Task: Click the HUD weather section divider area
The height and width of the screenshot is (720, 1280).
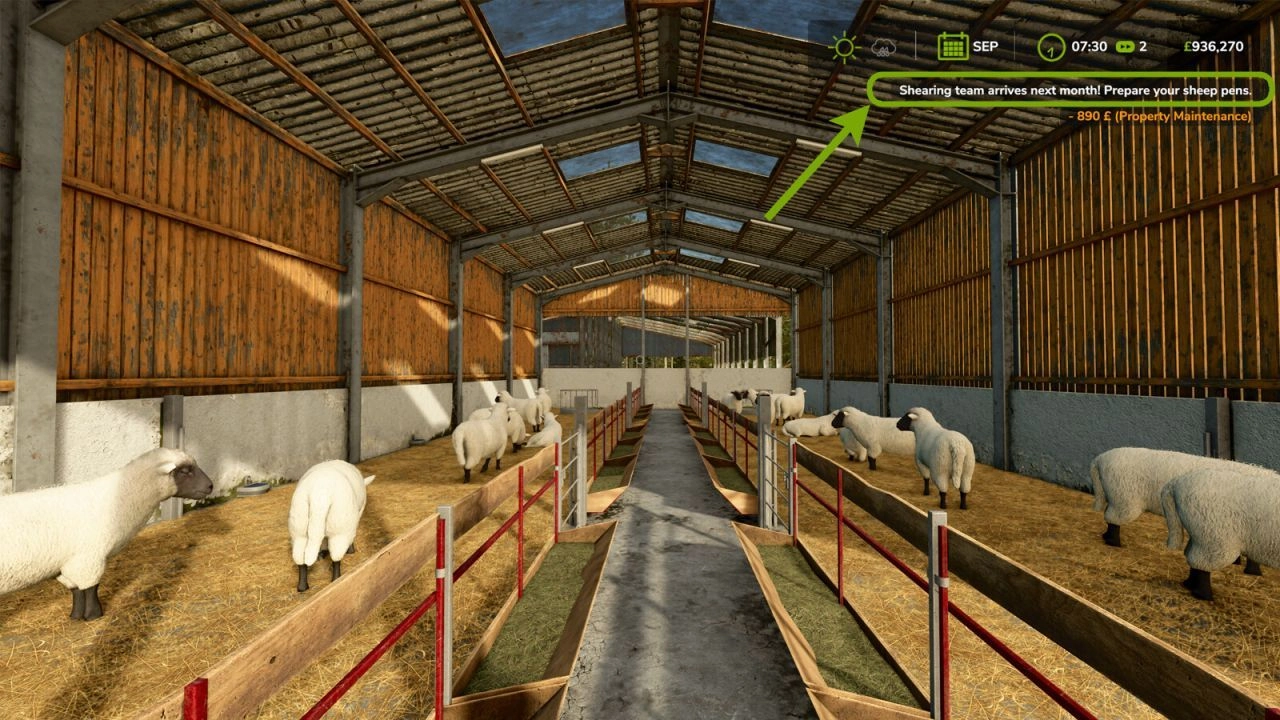Action: point(915,47)
